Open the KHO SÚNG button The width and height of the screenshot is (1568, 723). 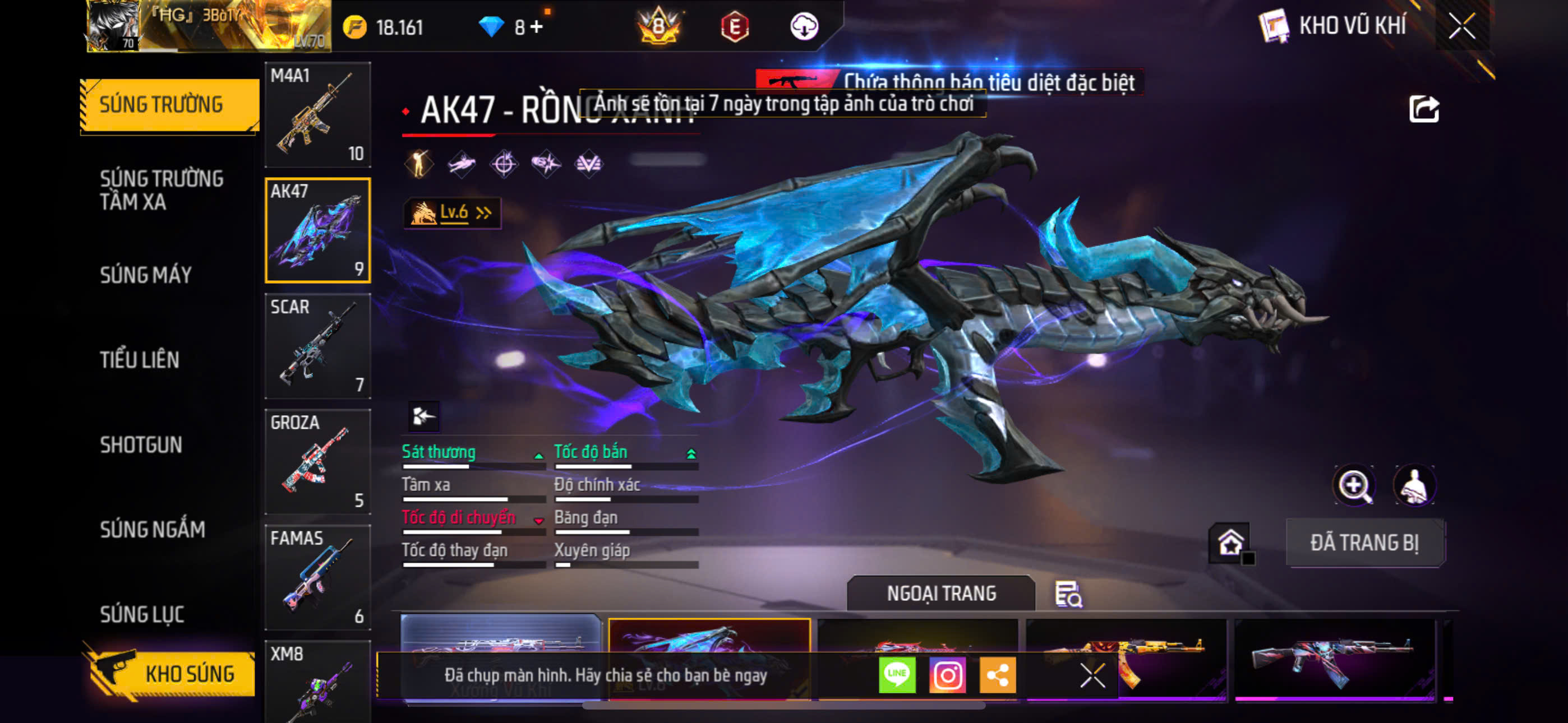(x=172, y=674)
